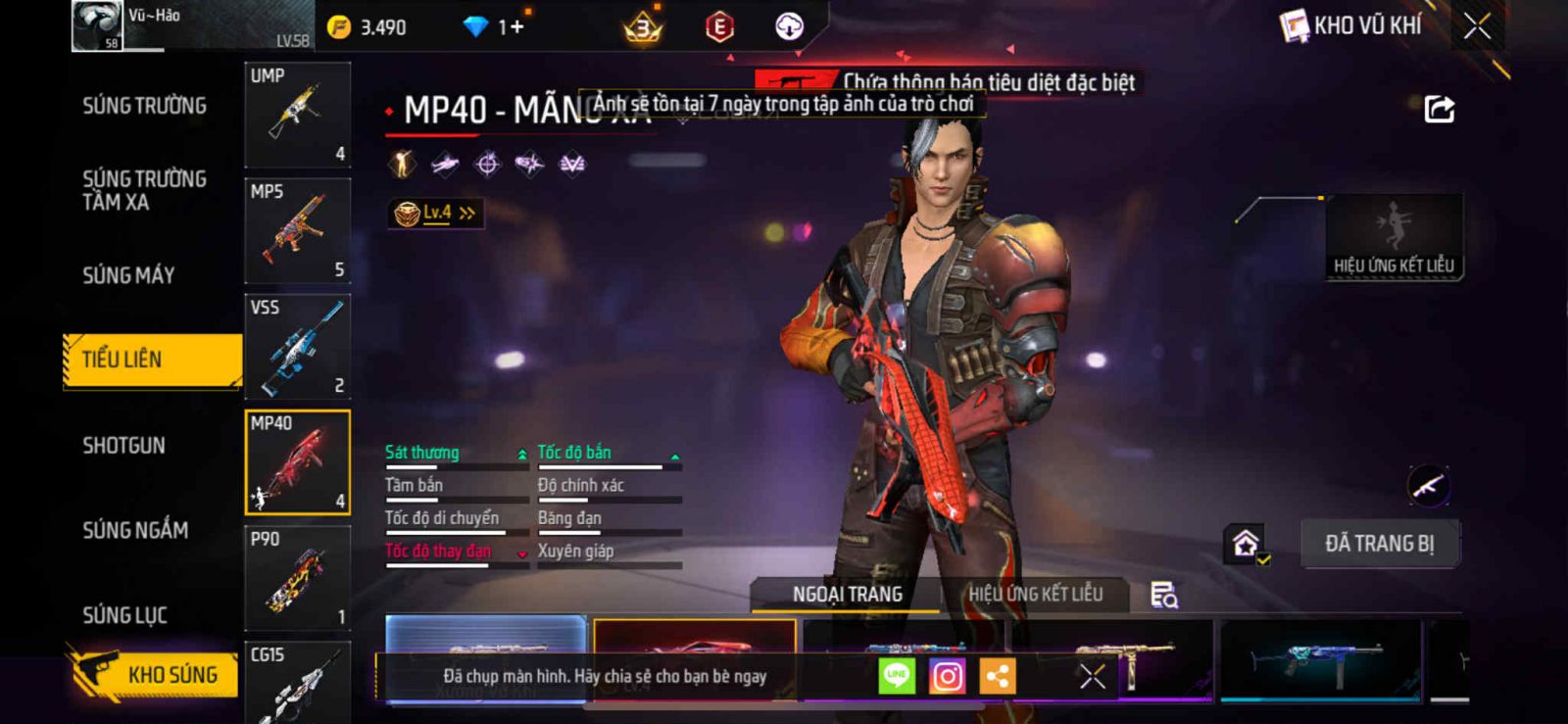Close the Kho Vũ Khí screen
The height and width of the screenshot is (724, 1568).
tap(1477, 26)
